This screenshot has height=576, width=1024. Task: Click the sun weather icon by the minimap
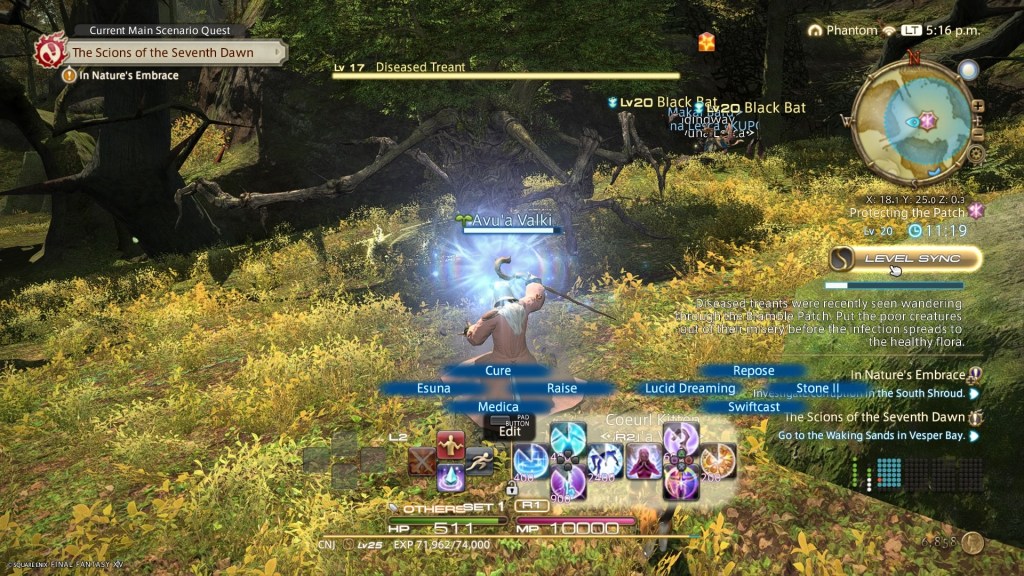coord(967,69)
